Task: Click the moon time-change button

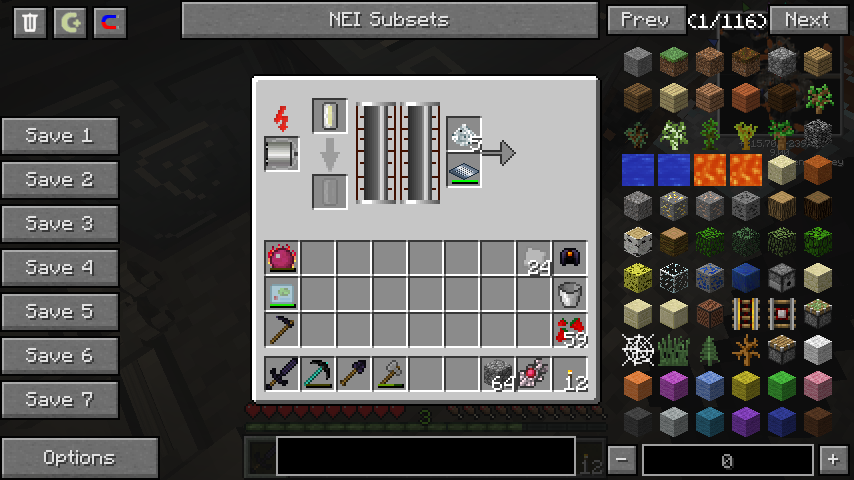Action: (70, 23)
